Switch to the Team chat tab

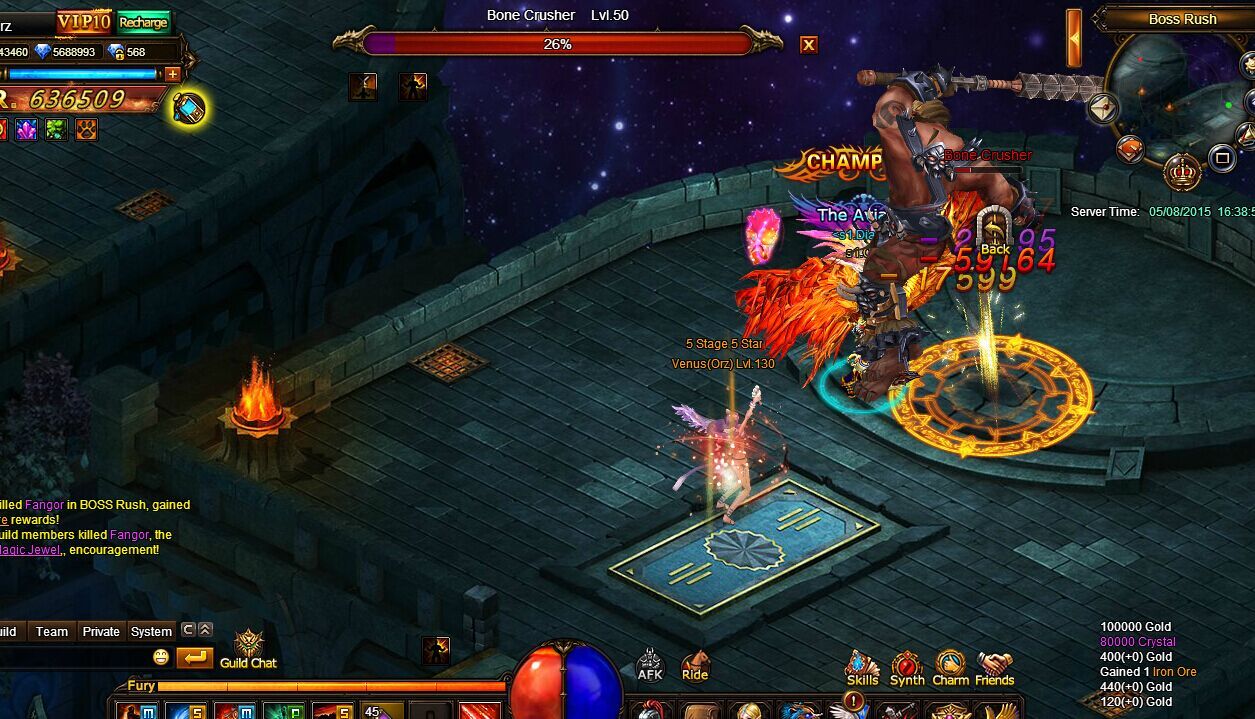tap(52, 631)
